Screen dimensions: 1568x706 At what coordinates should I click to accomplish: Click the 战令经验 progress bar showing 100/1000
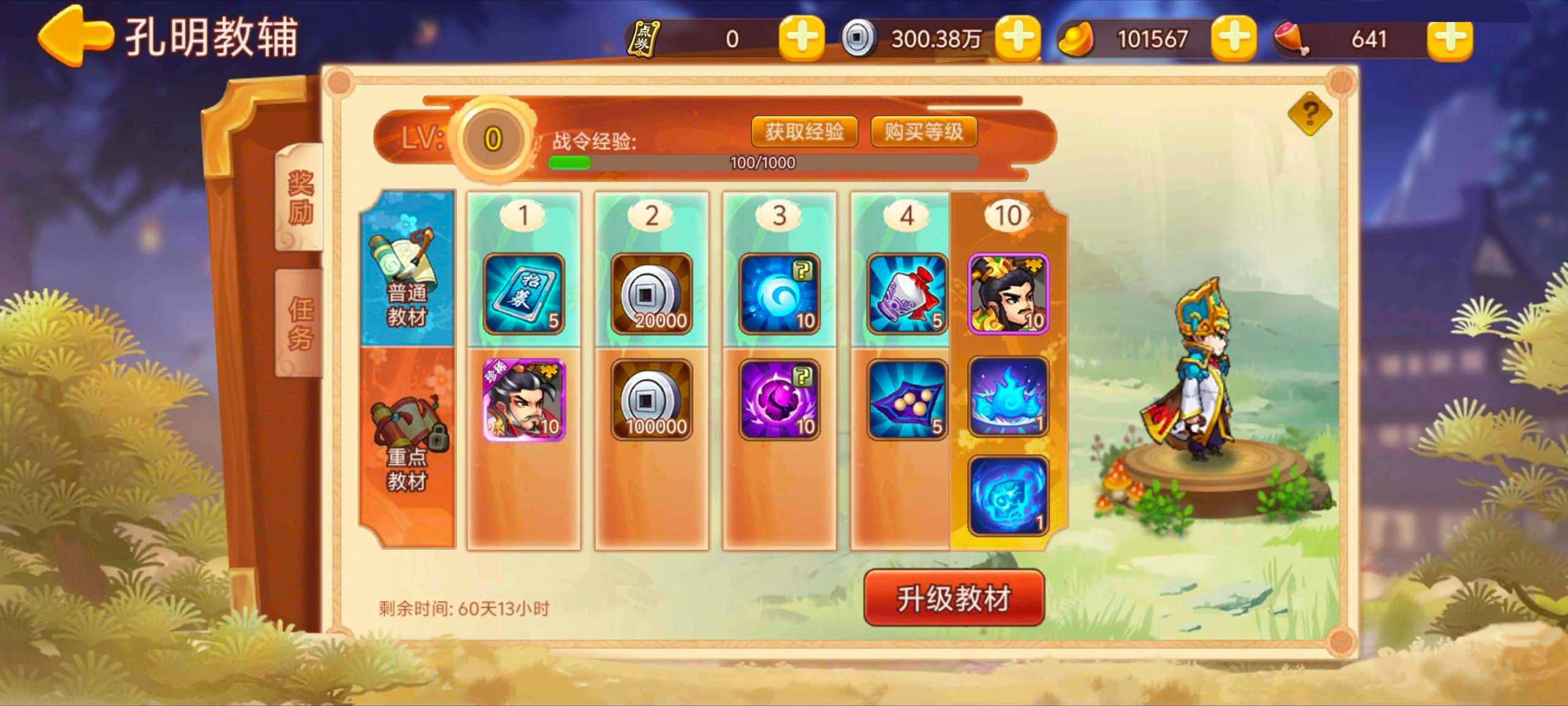[759, 162]
